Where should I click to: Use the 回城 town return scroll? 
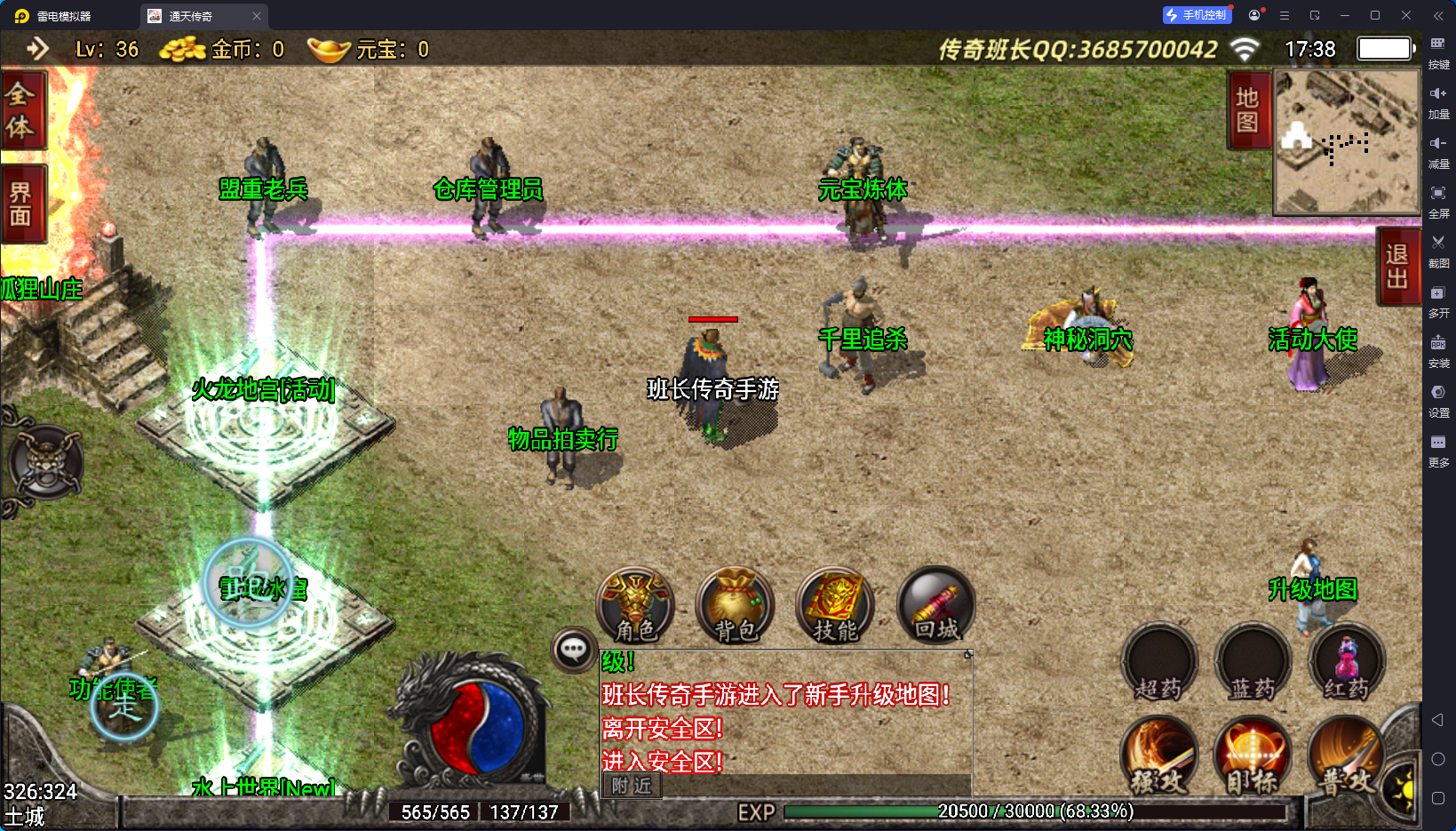(x=936, y=606)
